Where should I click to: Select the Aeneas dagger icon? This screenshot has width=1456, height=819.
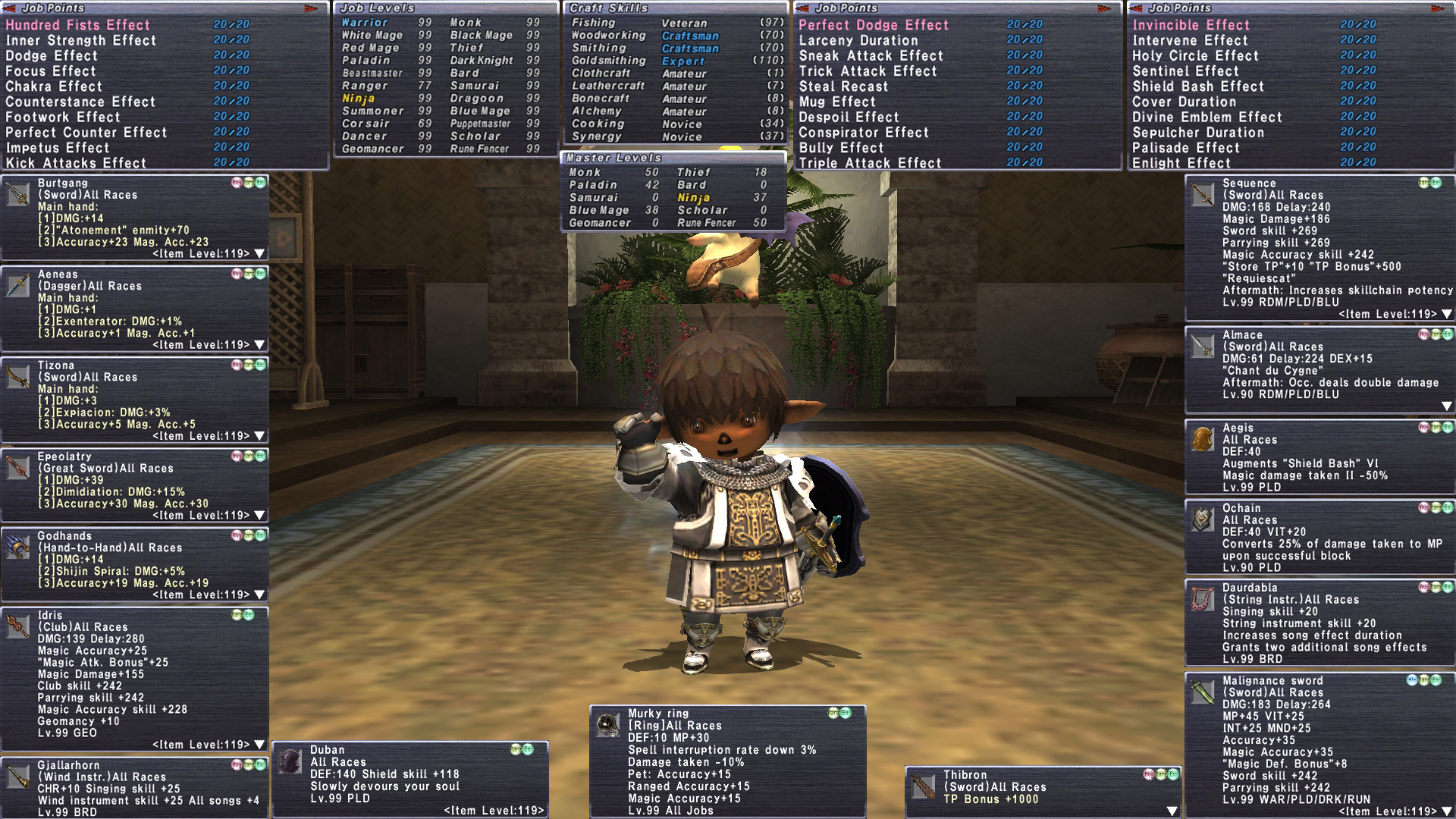coord(18,286)
